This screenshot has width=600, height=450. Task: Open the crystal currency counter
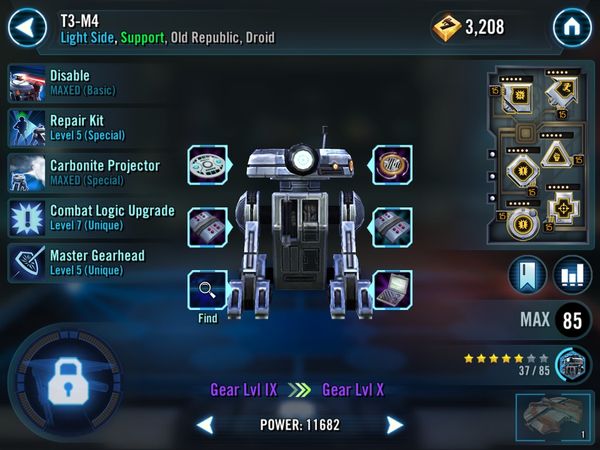(468, 27)
